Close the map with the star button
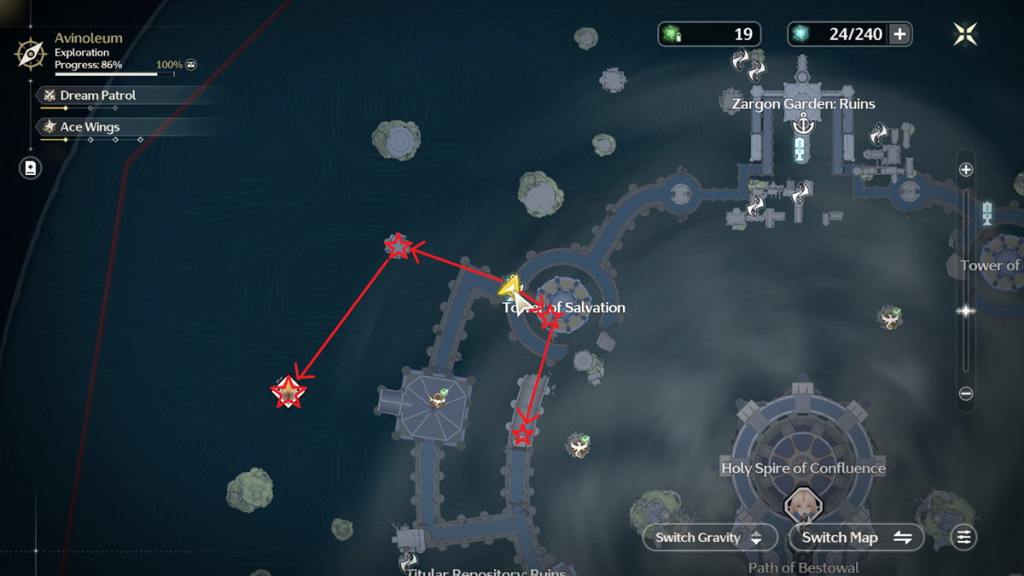Screen dimensions: 1024x576 point(965,34)
